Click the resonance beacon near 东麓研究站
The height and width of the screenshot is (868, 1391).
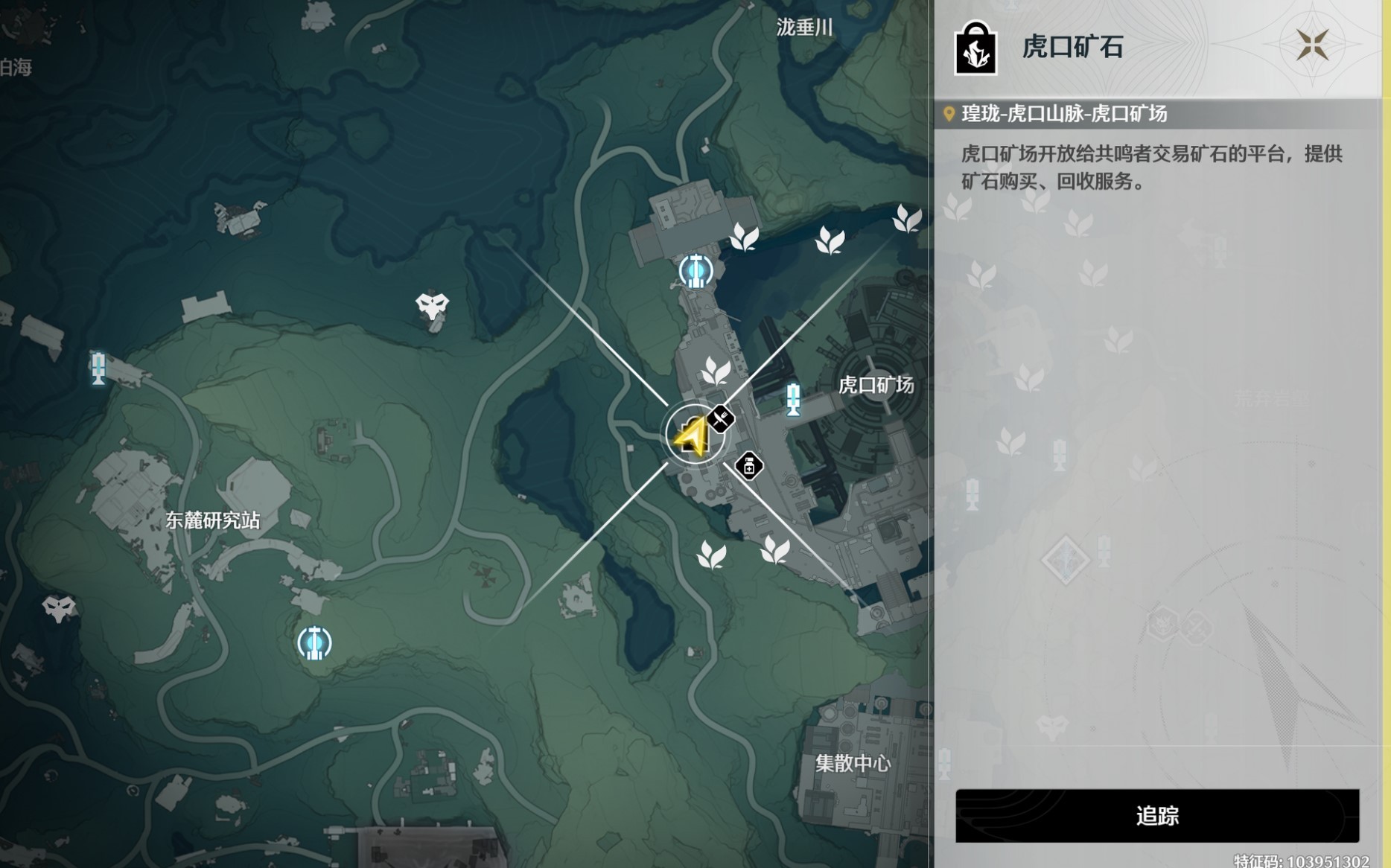click(x=315, y=642)
